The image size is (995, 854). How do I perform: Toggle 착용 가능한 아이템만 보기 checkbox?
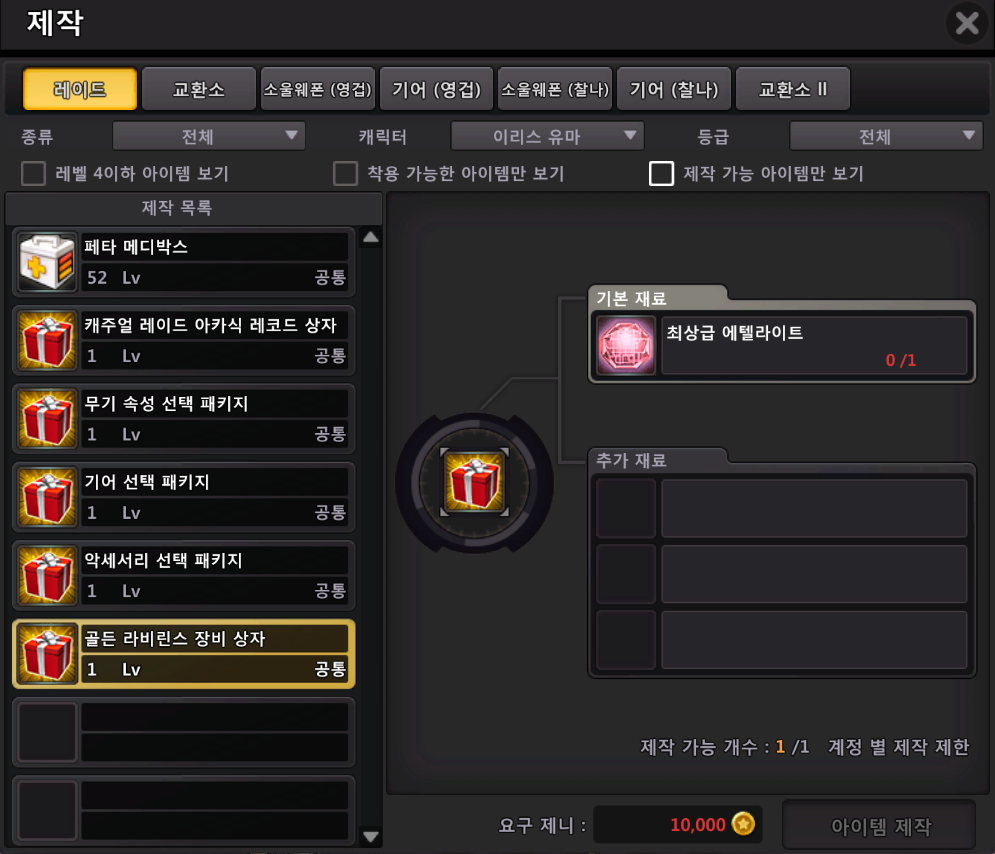[x=346, y=174]
